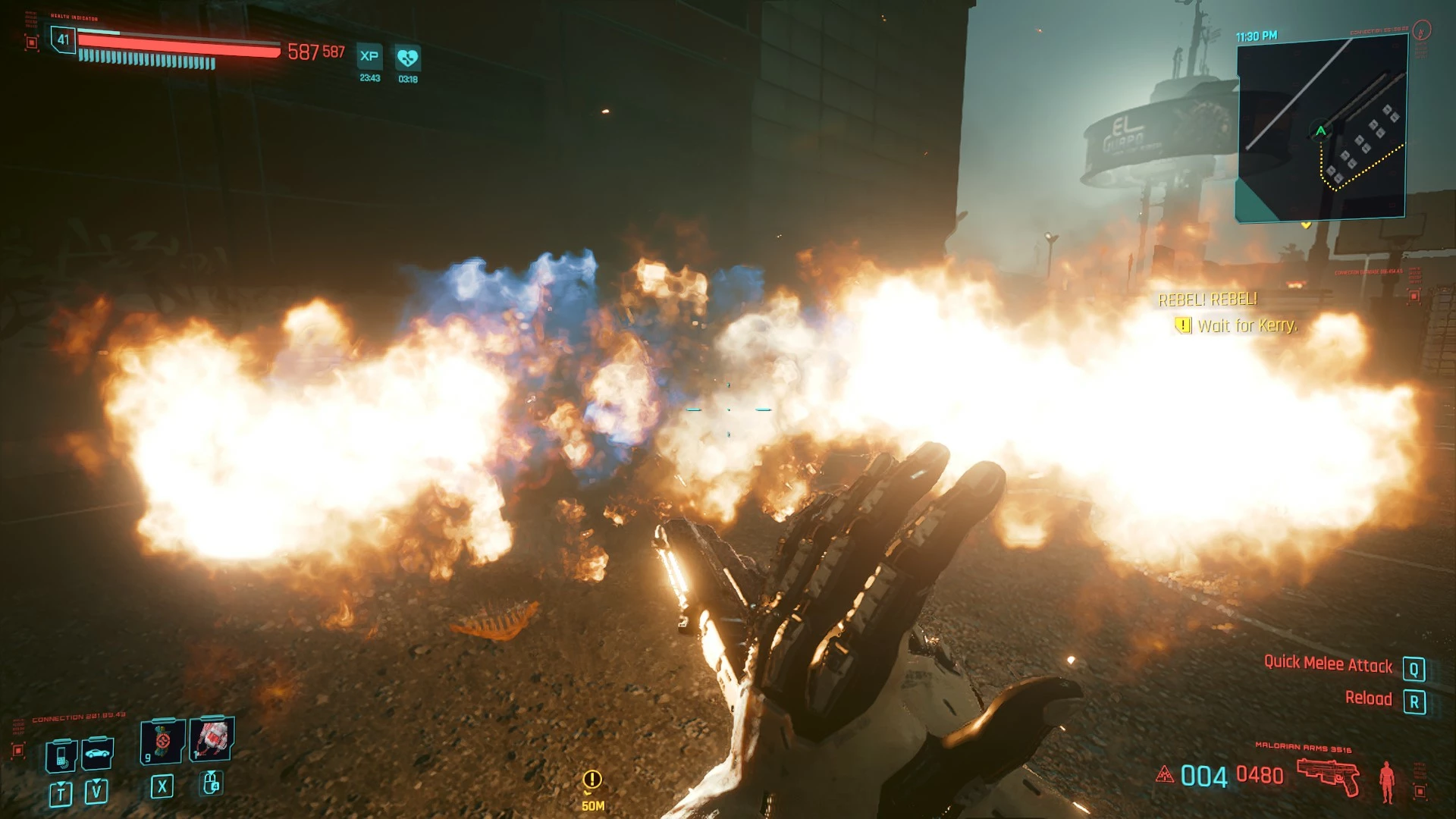Select the Malorian Arms 3516 pistol icon

(x=1327, y=776)
